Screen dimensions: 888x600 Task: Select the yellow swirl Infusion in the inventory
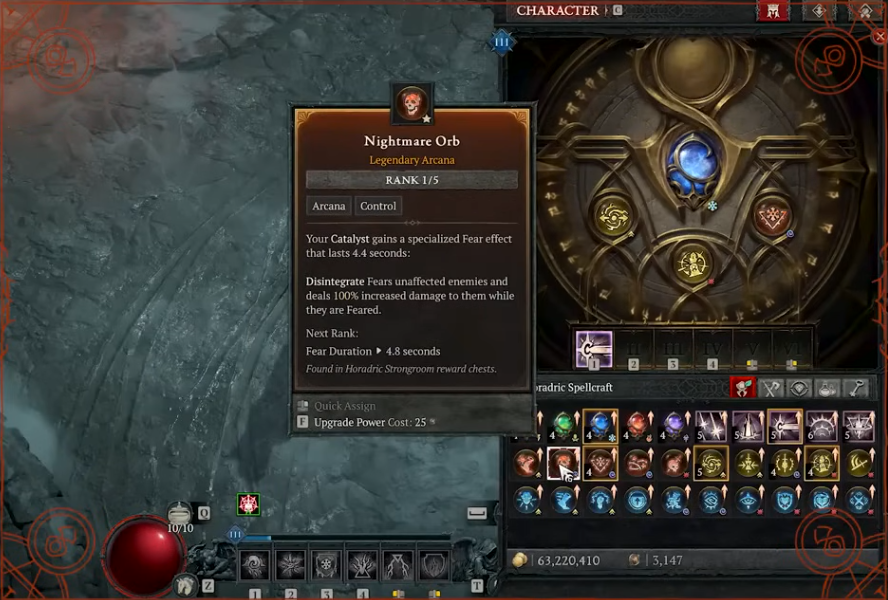(713, 464)
